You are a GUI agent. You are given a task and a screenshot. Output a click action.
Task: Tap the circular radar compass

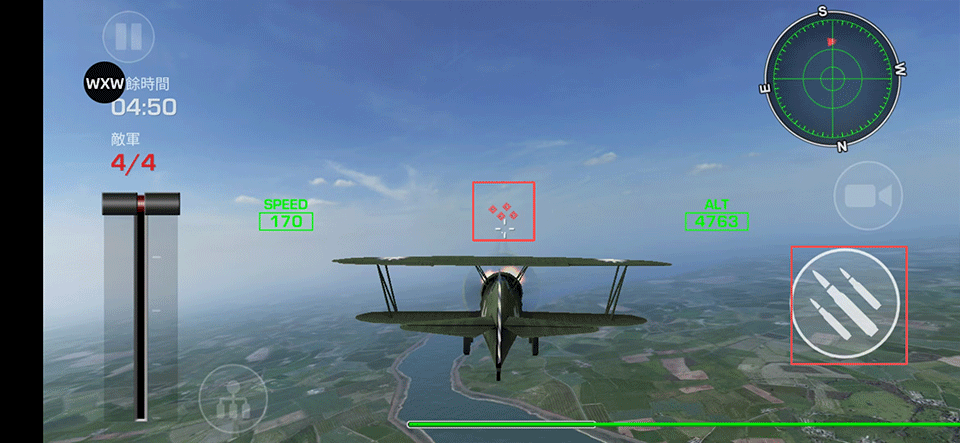tap(833, 78)
